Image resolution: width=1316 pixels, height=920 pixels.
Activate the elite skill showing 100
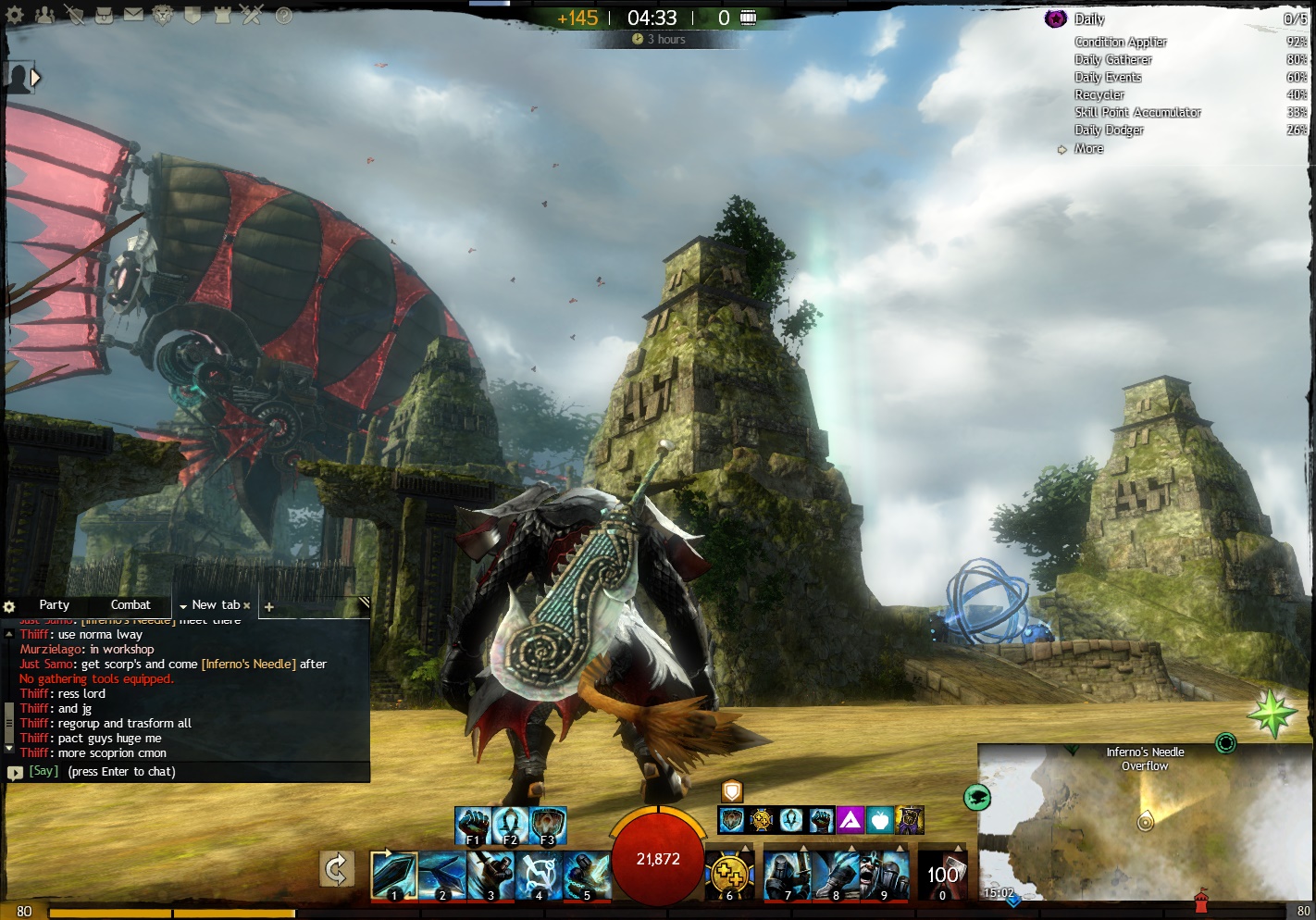click(x=942, y=875)
